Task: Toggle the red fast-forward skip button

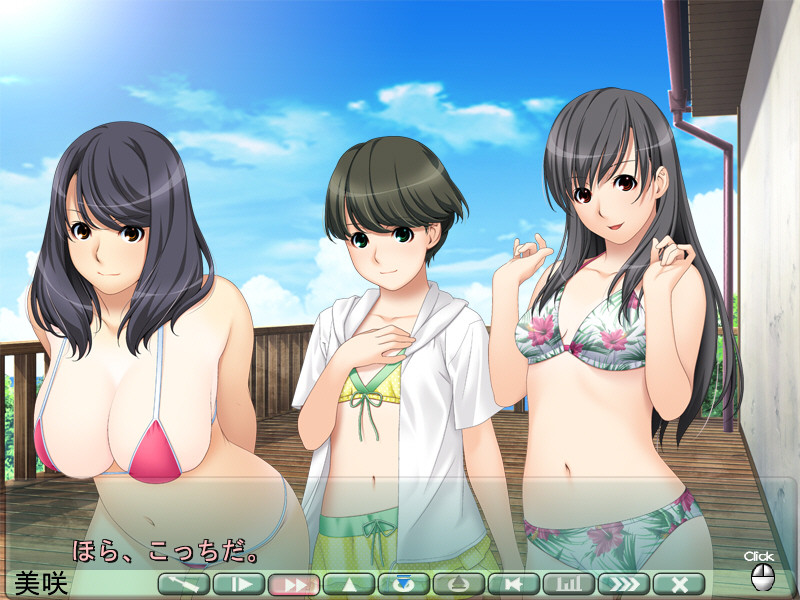Action: coord(294,584)
